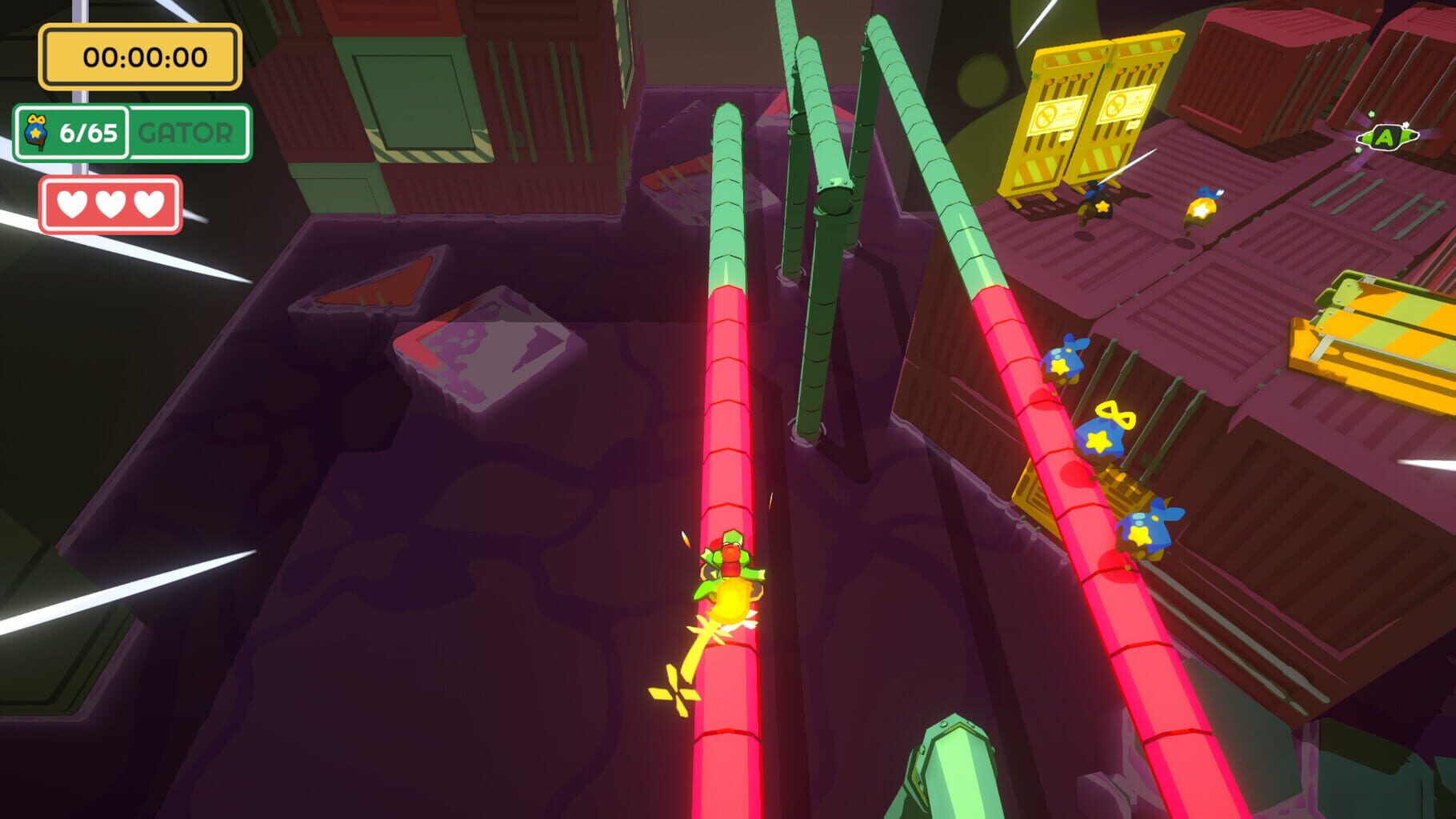Select the 00:00:00 timer sign

[140, 56]
